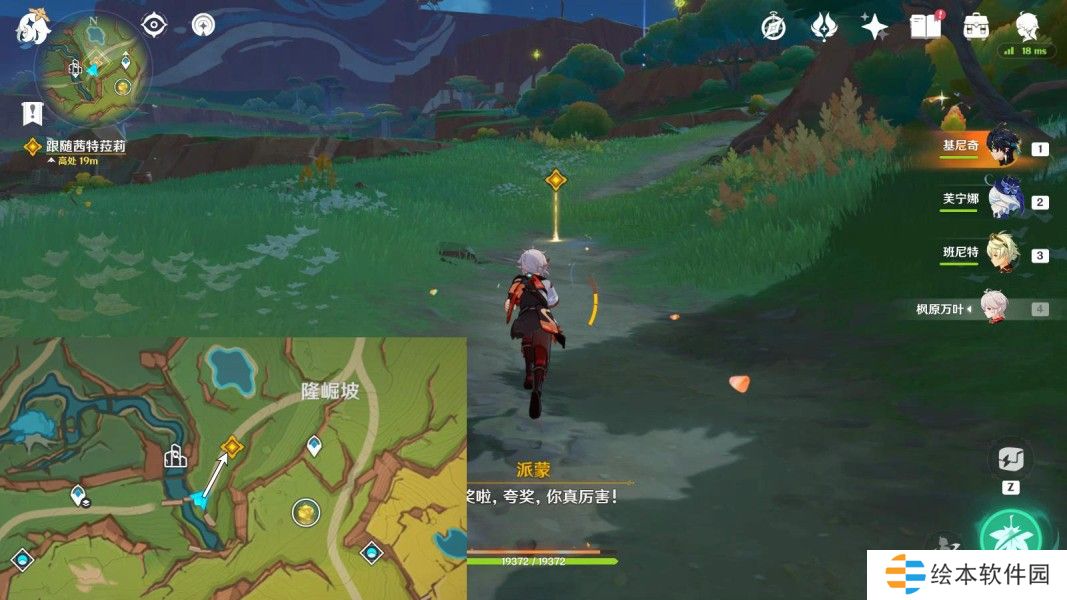Select party member 基尼奇
The image size is (1067, 600).
(1001, 148)
